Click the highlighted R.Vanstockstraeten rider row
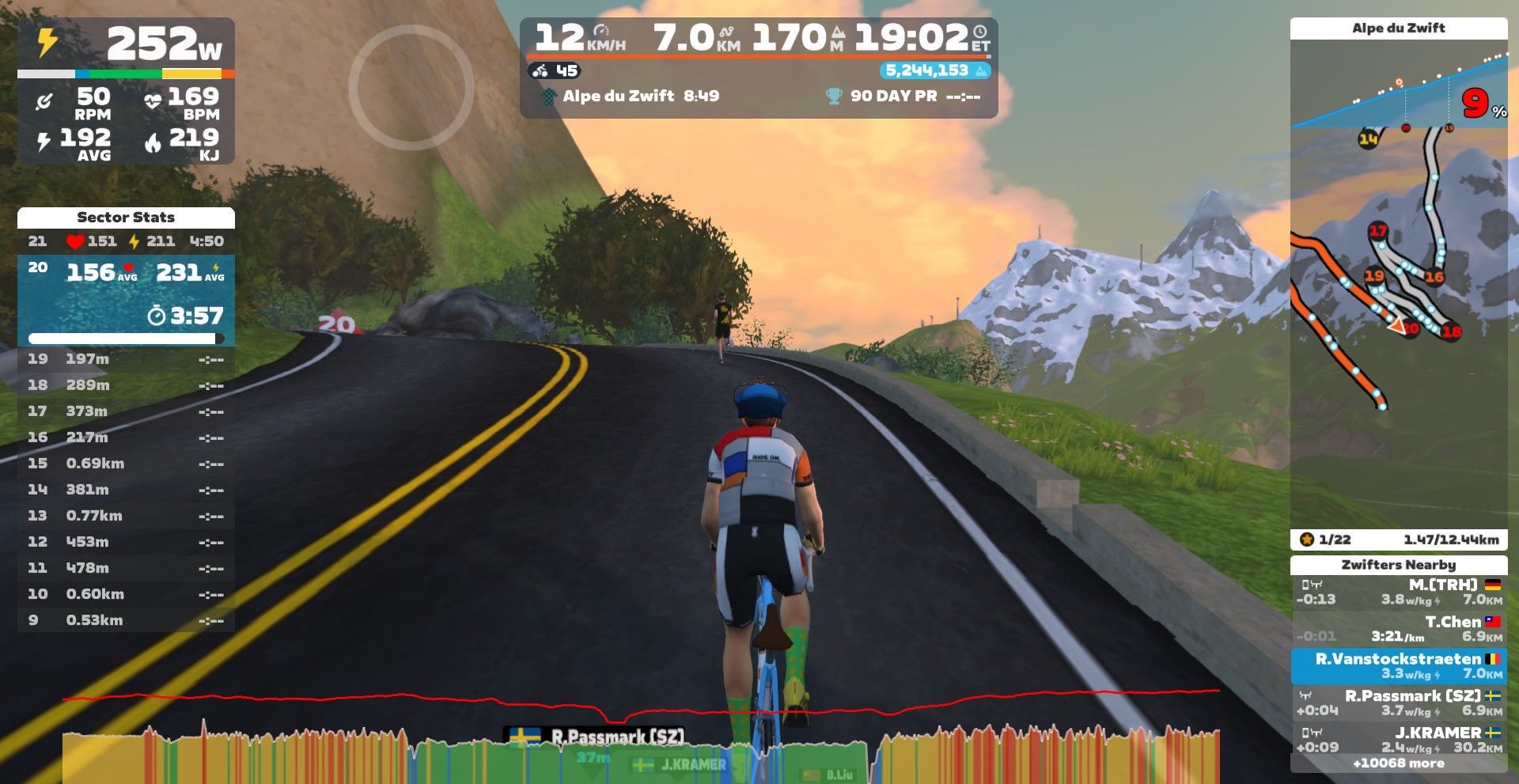 coord(1399,666)
